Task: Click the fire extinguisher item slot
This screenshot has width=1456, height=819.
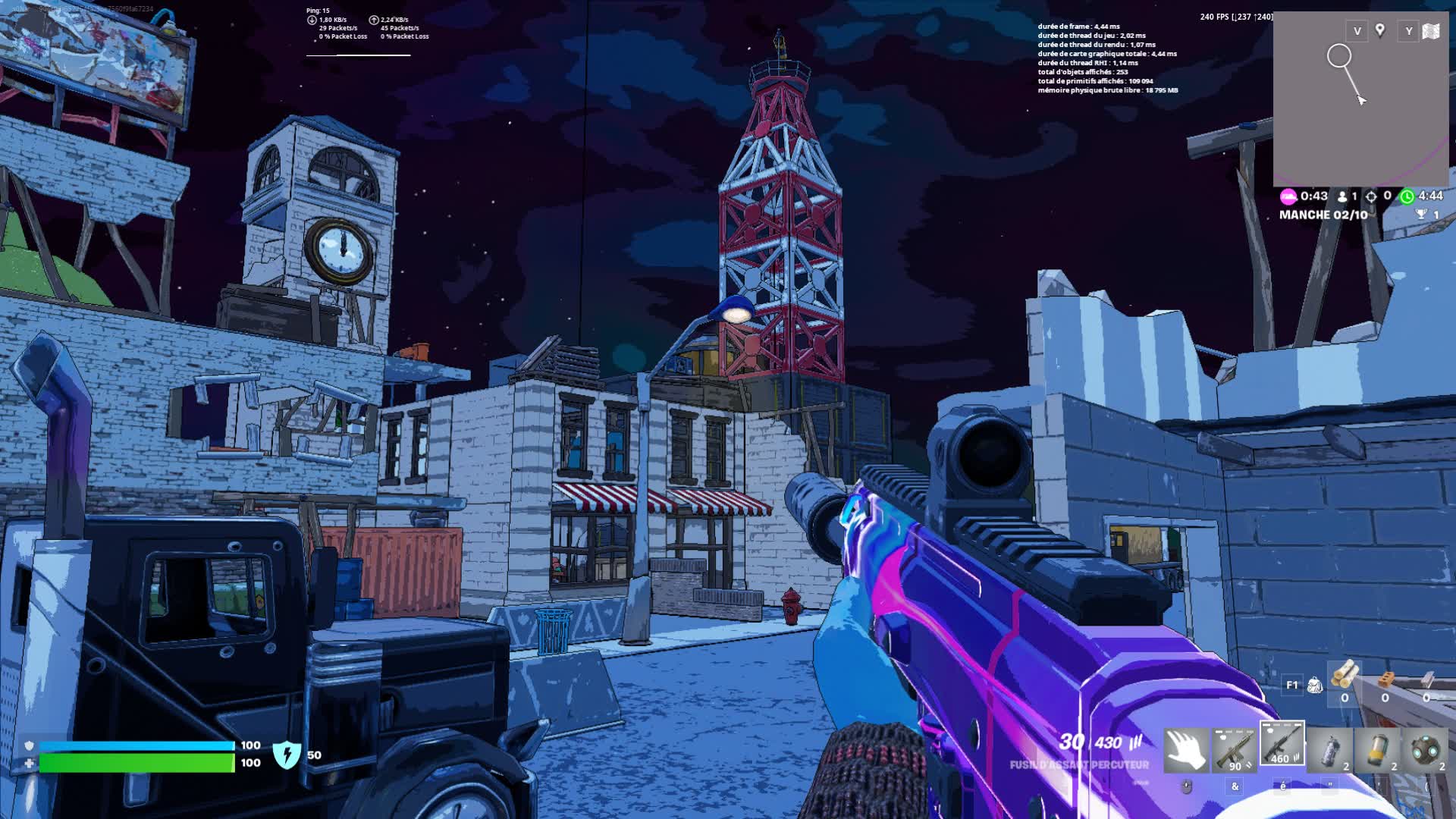Action: (x=1329, y=752)
